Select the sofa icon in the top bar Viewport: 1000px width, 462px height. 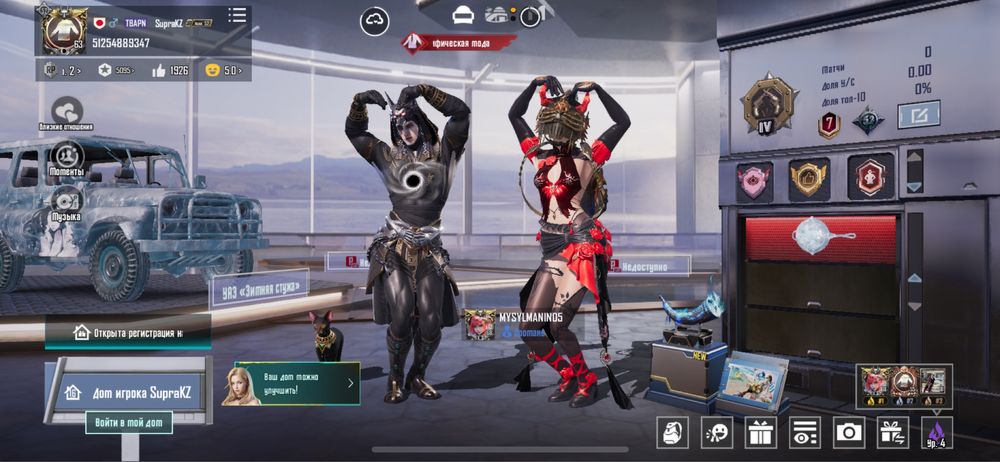(462, 15)
